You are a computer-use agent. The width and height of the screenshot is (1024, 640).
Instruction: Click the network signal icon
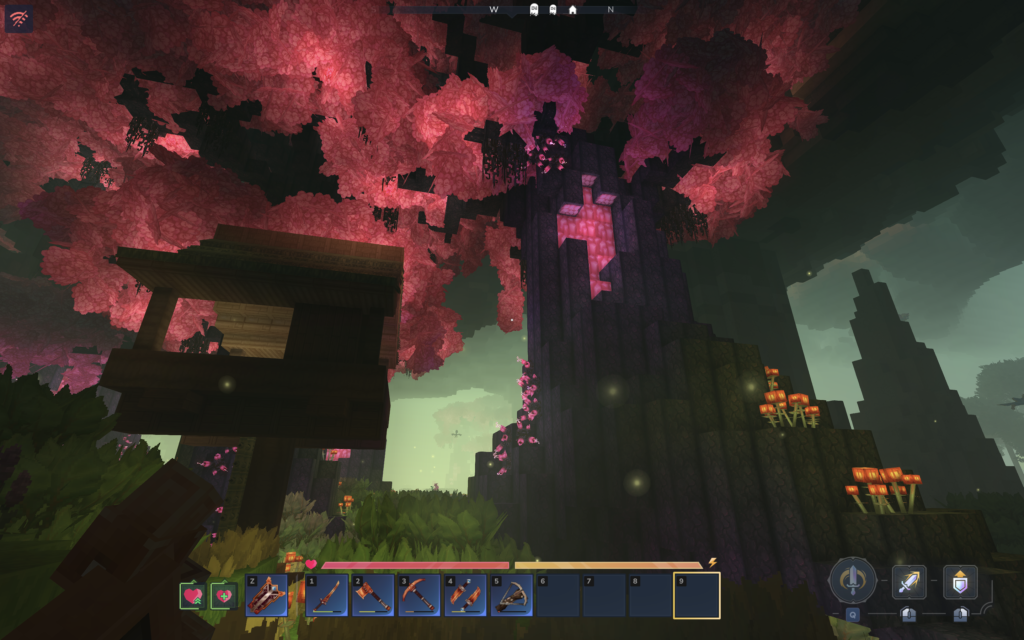tap(19, 18)
